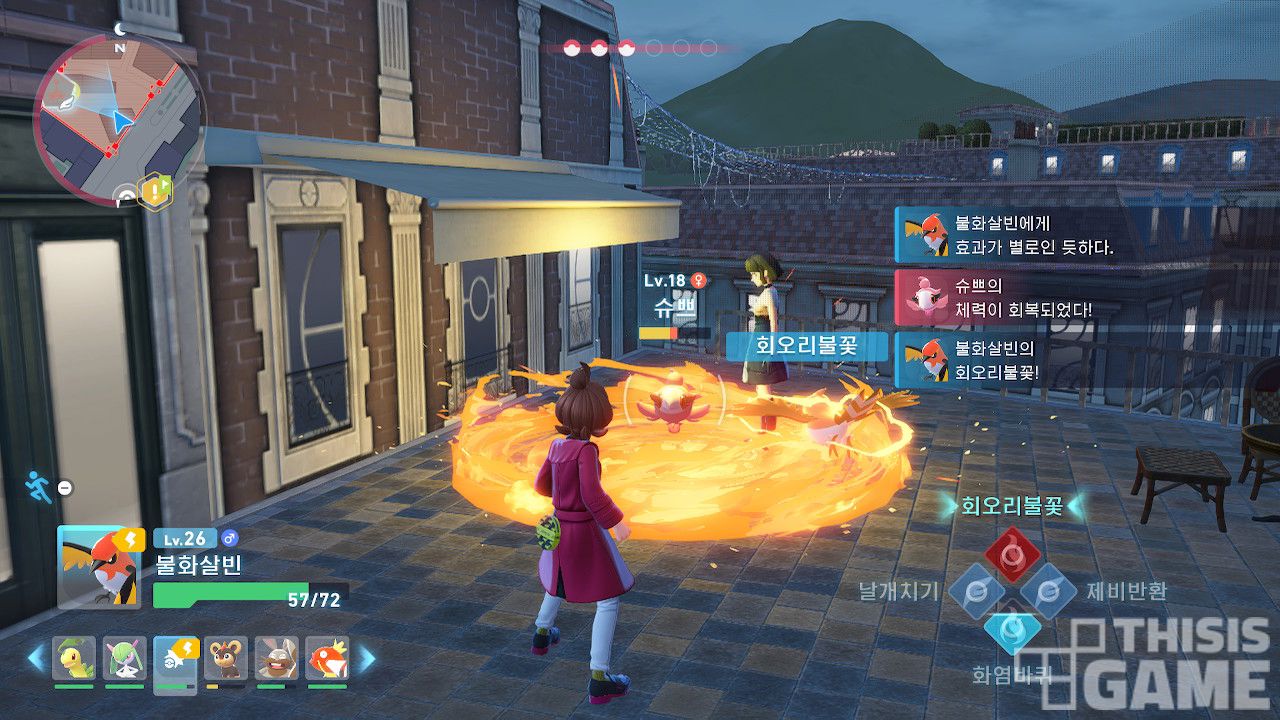This screenshot has width=1280, height=720.
Task: Select the active Poké Ball party slot
Action: pyautogui.click(x=175, y=657)
